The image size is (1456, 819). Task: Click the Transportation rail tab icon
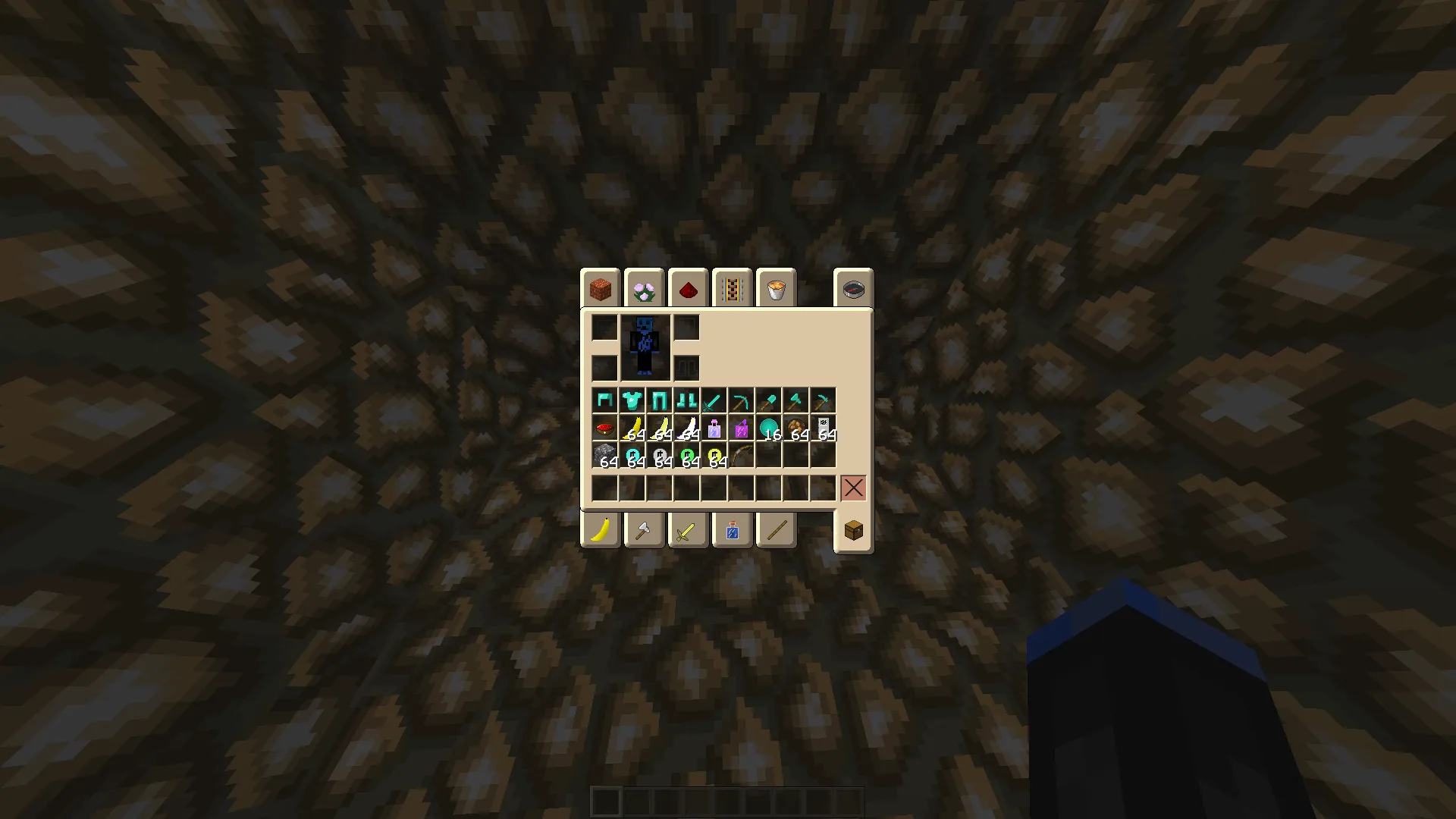coord(732,287)
